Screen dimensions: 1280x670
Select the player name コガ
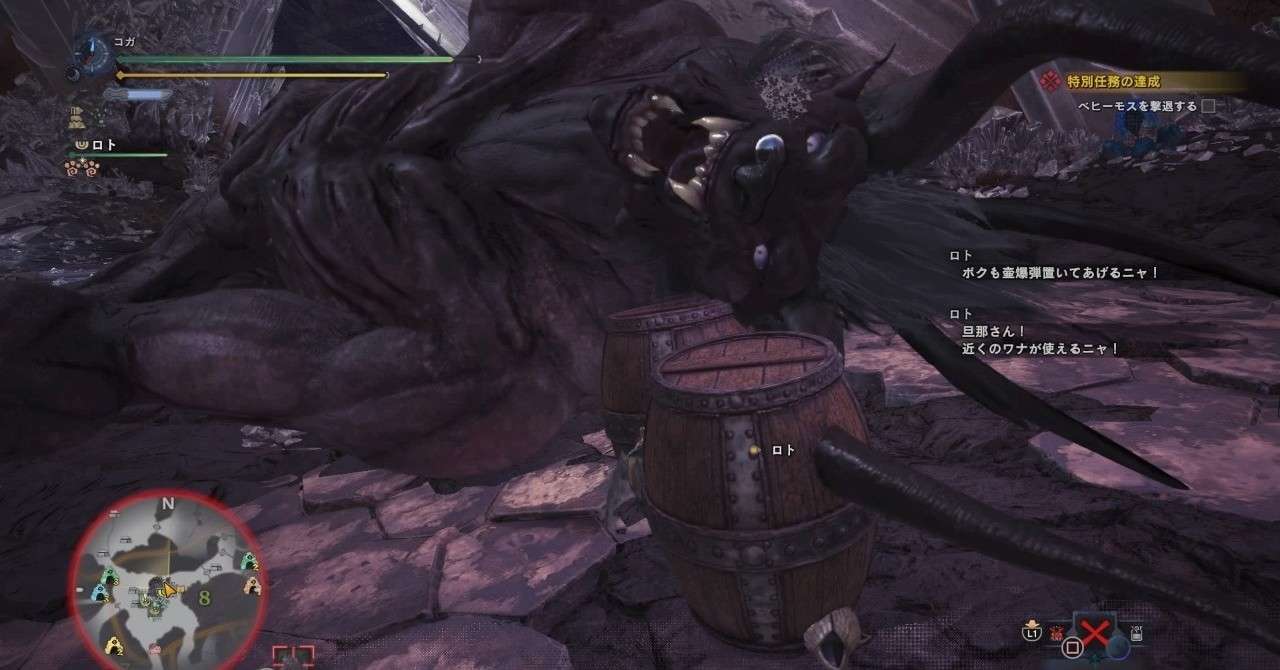pyautogui.click(x=124, y=42)
